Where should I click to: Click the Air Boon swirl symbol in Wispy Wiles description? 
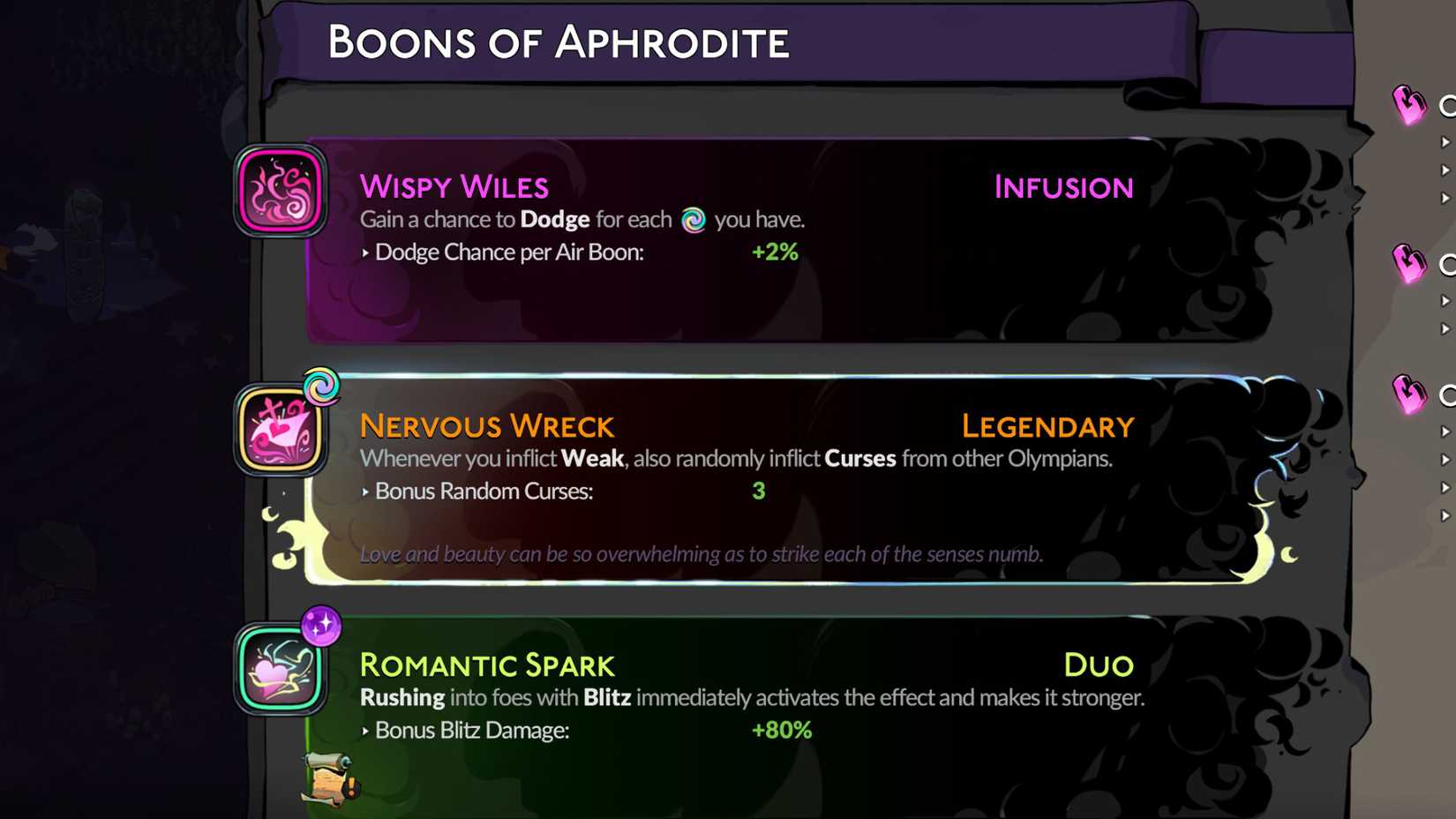point(694,221)
